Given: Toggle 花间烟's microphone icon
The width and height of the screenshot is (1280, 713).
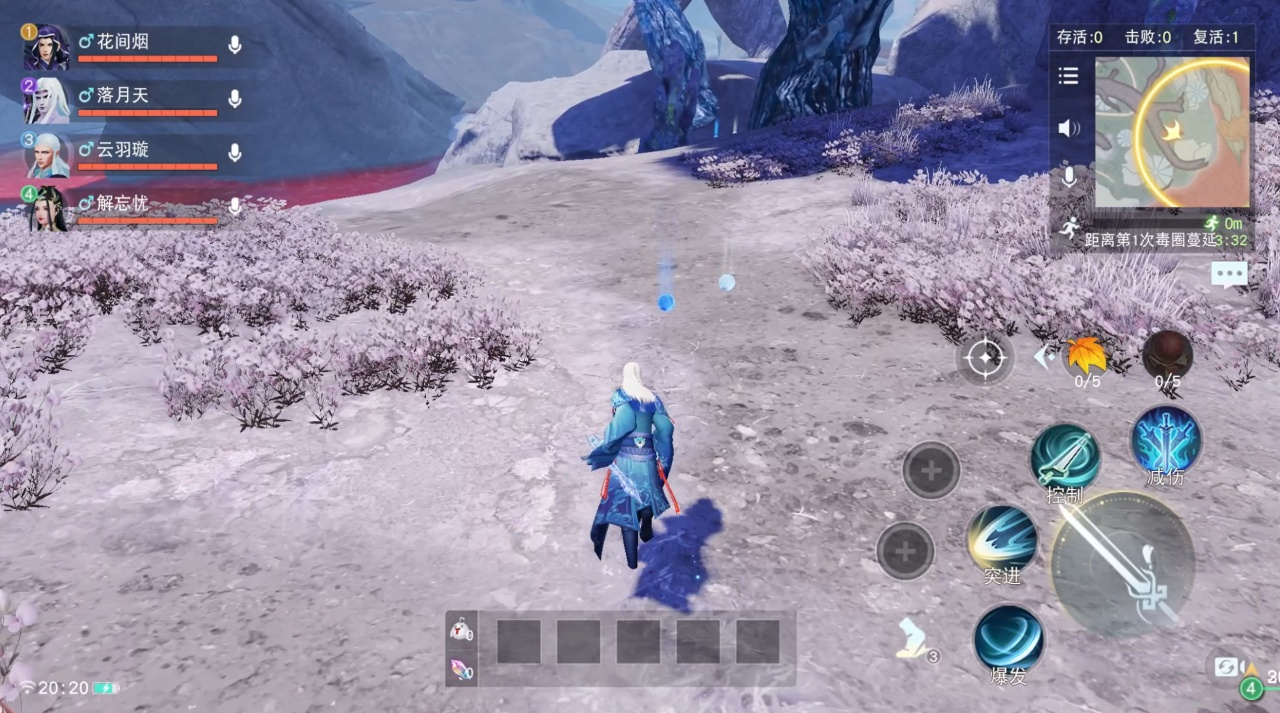Looking at the screenshot, I should pyautogui.click(x=235, y=45).
